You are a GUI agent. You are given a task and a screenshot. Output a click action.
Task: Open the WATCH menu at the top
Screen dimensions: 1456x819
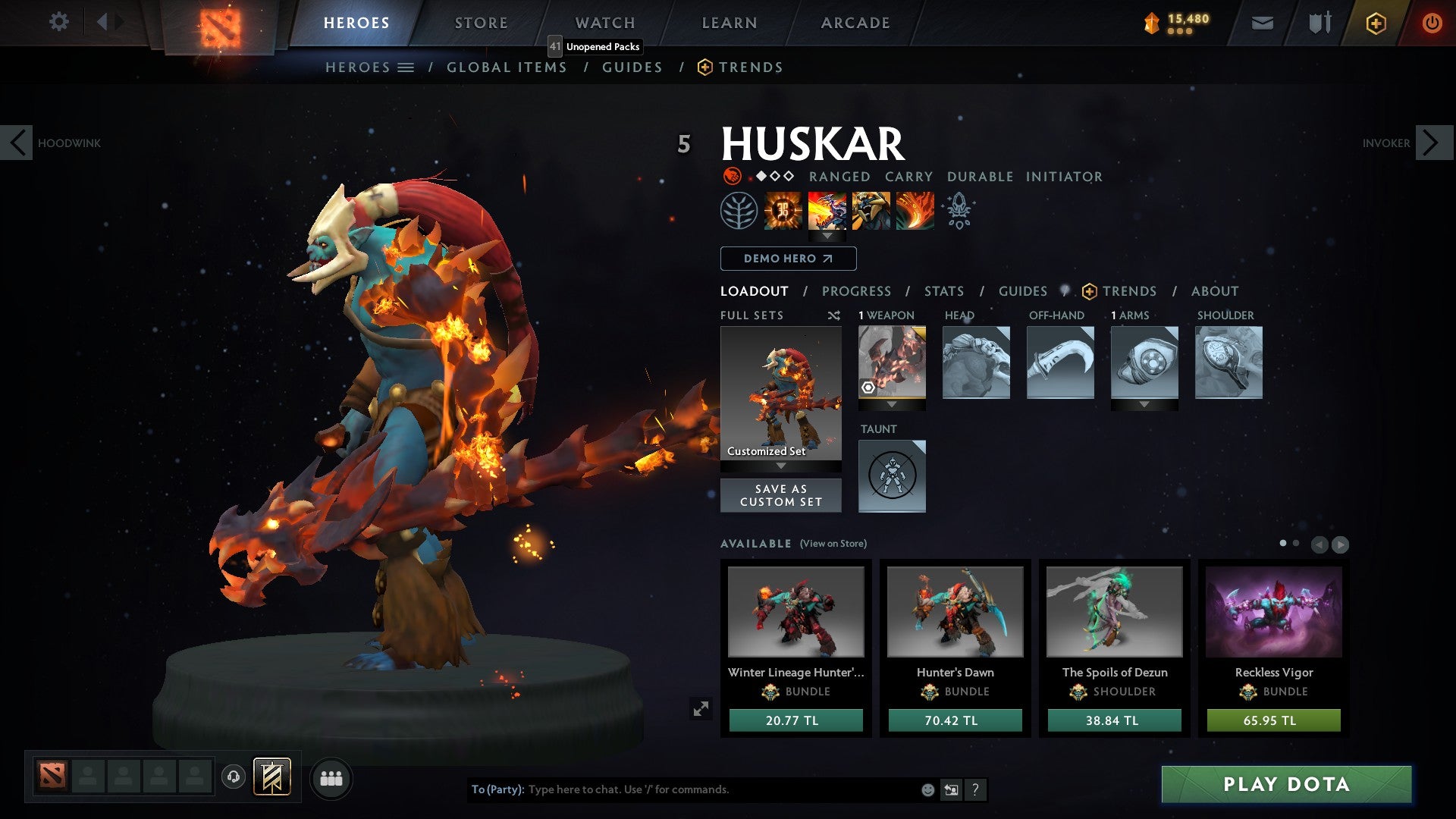pyautogui.click(x=605, y=22)
